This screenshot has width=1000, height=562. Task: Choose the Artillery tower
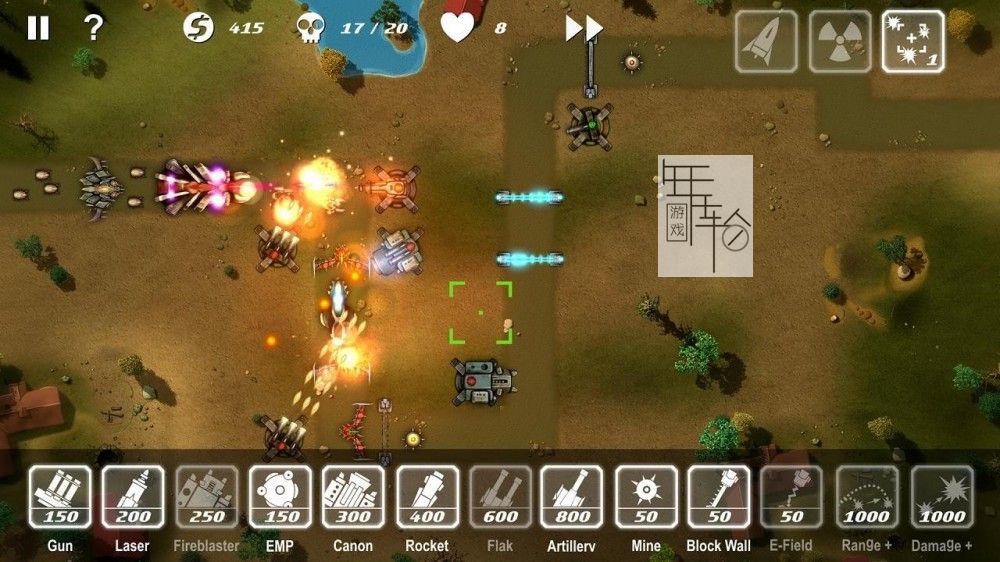[572, 497]
